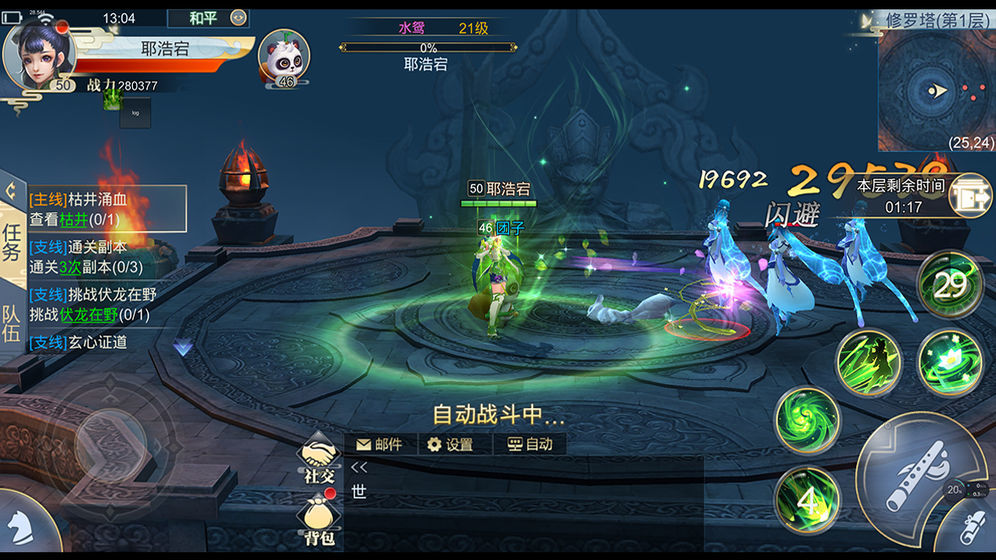This screenshot has height=560, width=996.
Task: Tap the panda pet portrait
Action: click(x=284, y=58)
